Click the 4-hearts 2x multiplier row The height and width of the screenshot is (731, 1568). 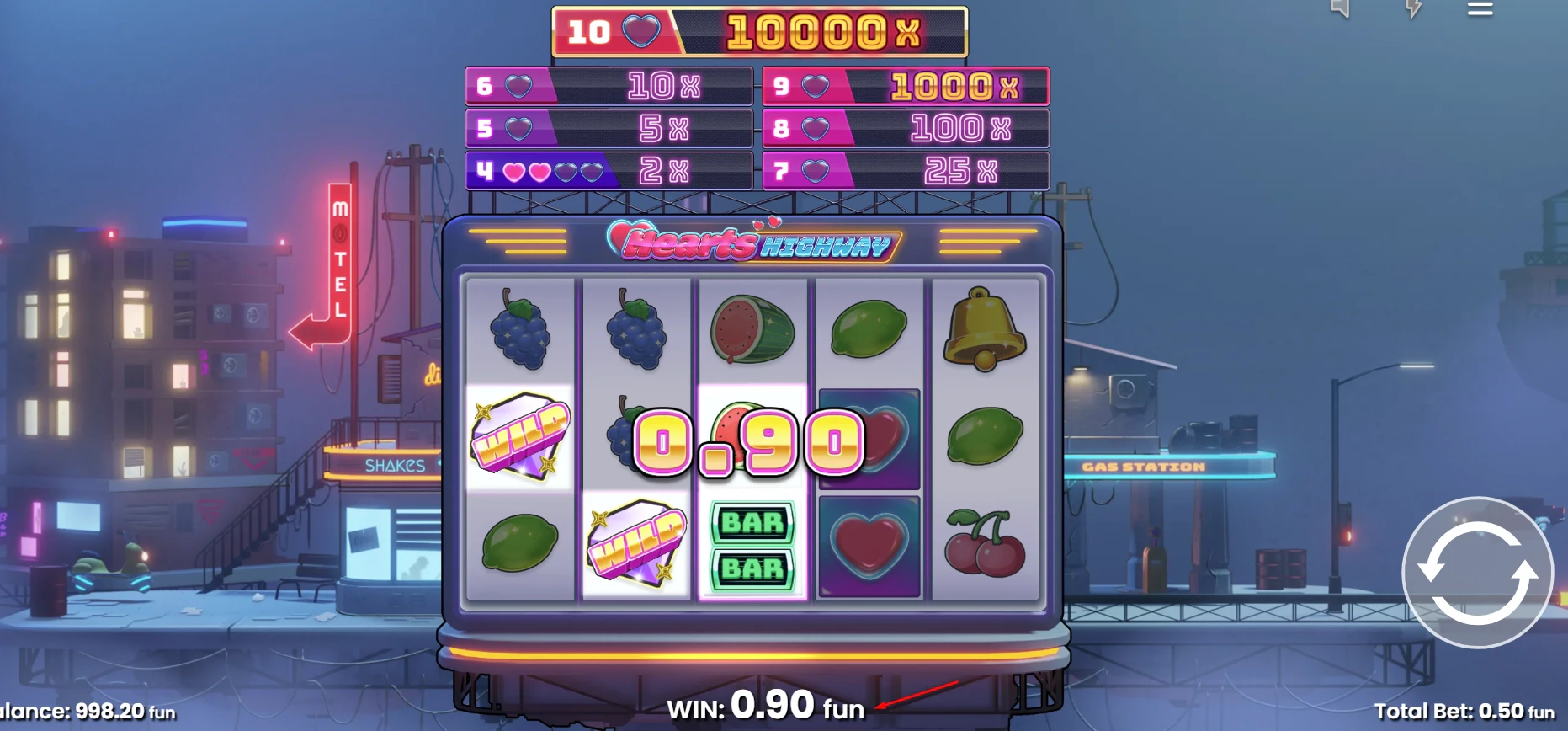(x=609, y=171)
